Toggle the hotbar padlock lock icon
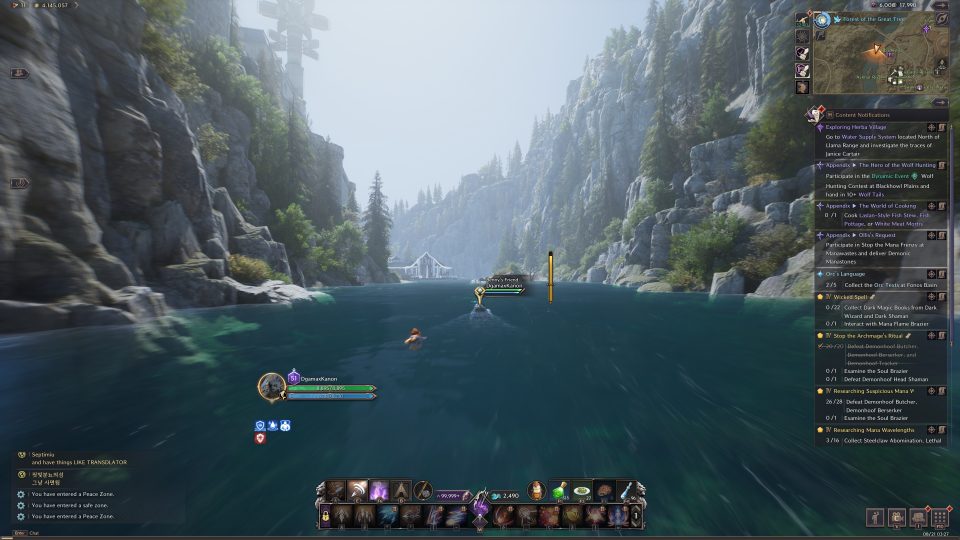This screenshot has width=960, height=540. (x=325, y=516)
